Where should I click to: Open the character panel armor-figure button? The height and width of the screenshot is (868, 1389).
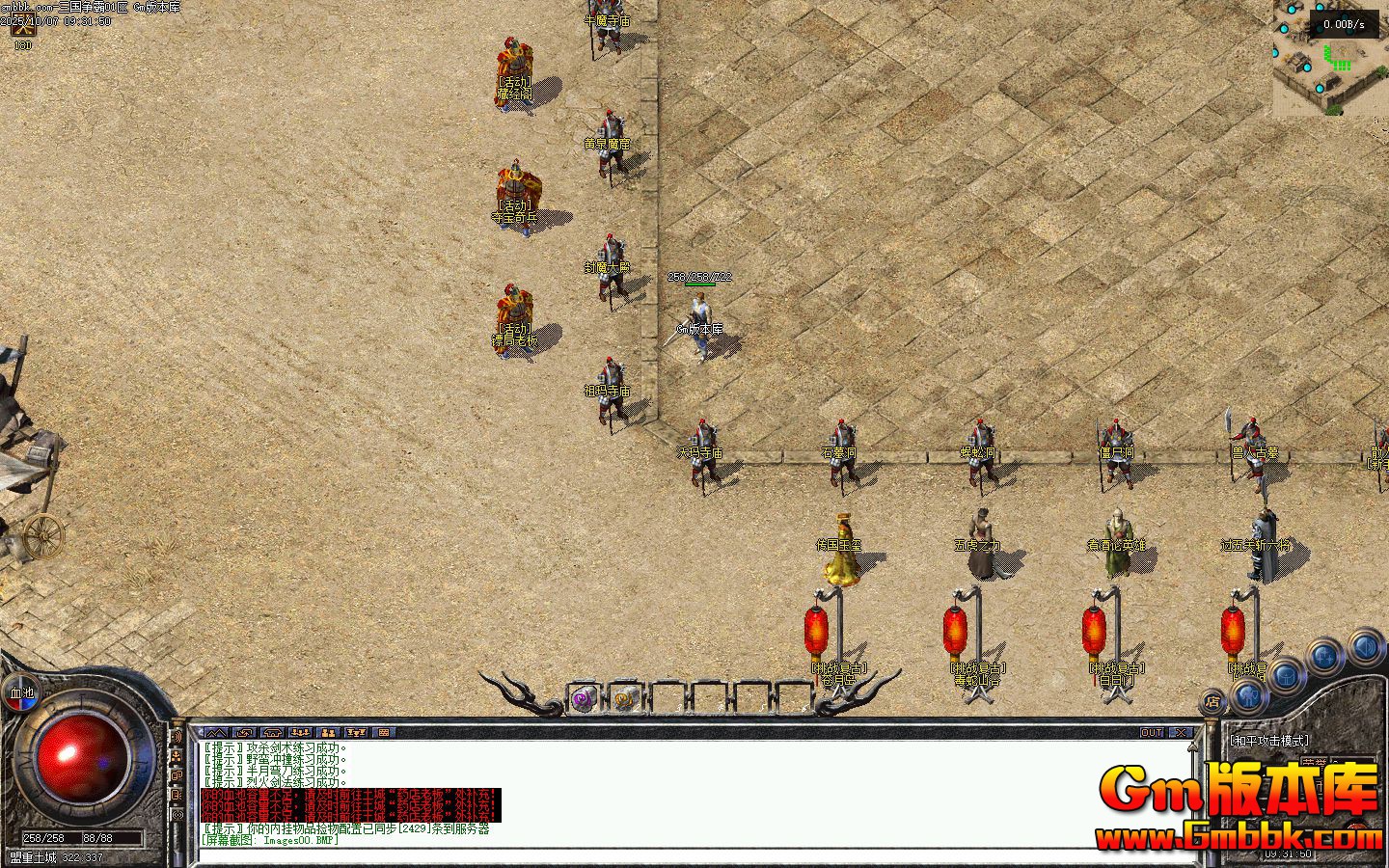point(1247,694)
